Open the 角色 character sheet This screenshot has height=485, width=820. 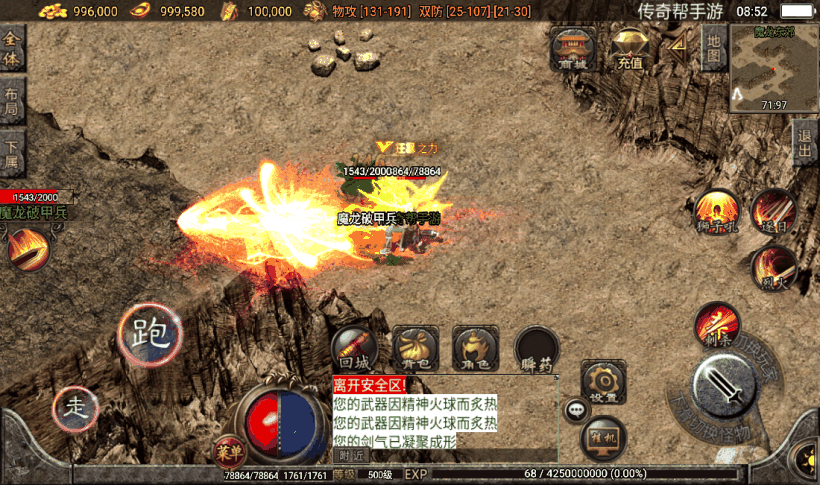[475, 349]
